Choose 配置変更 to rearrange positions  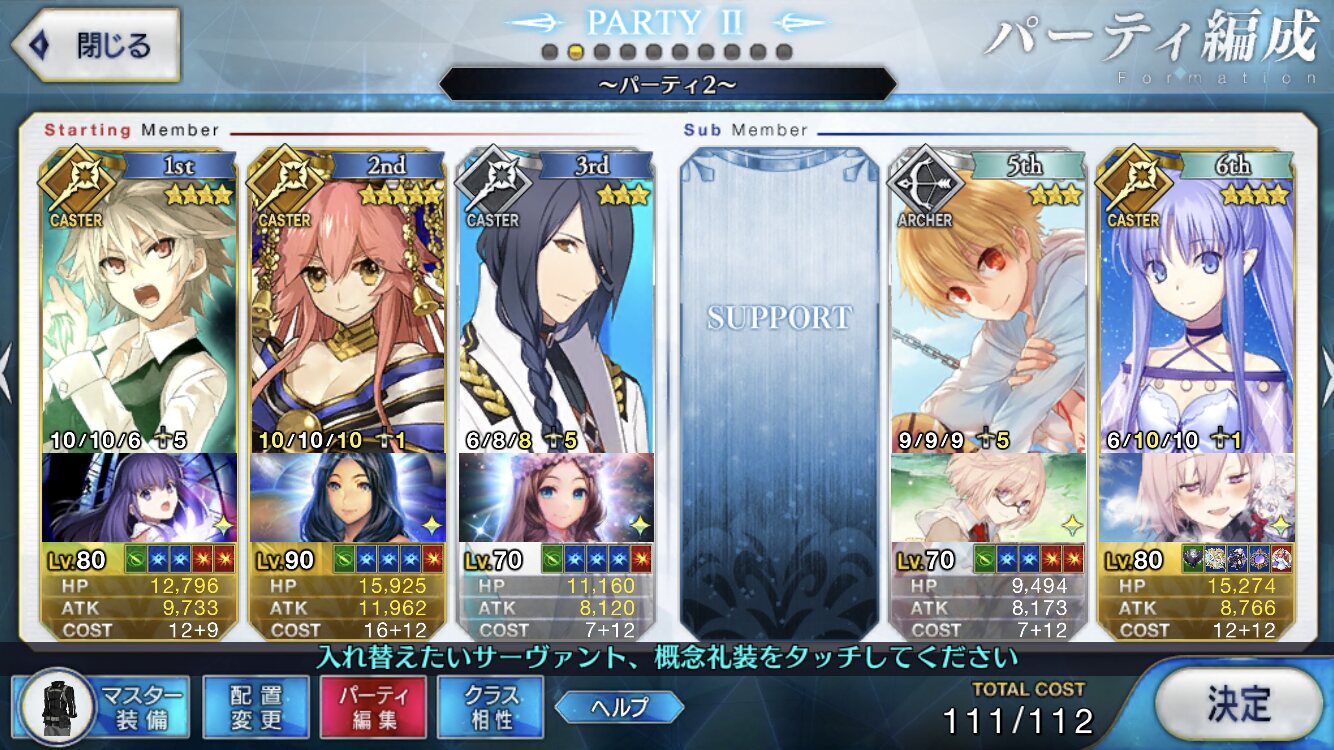(x=256, y=706)
